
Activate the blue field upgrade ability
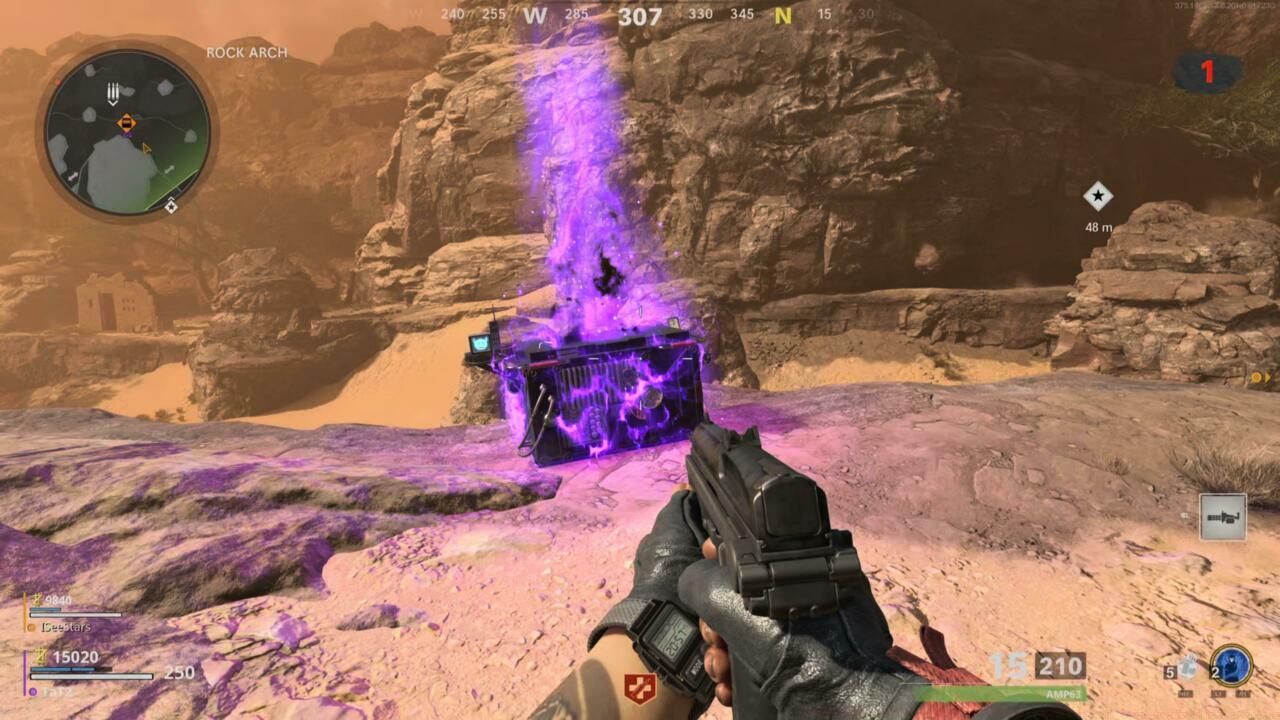point(1230,666)
